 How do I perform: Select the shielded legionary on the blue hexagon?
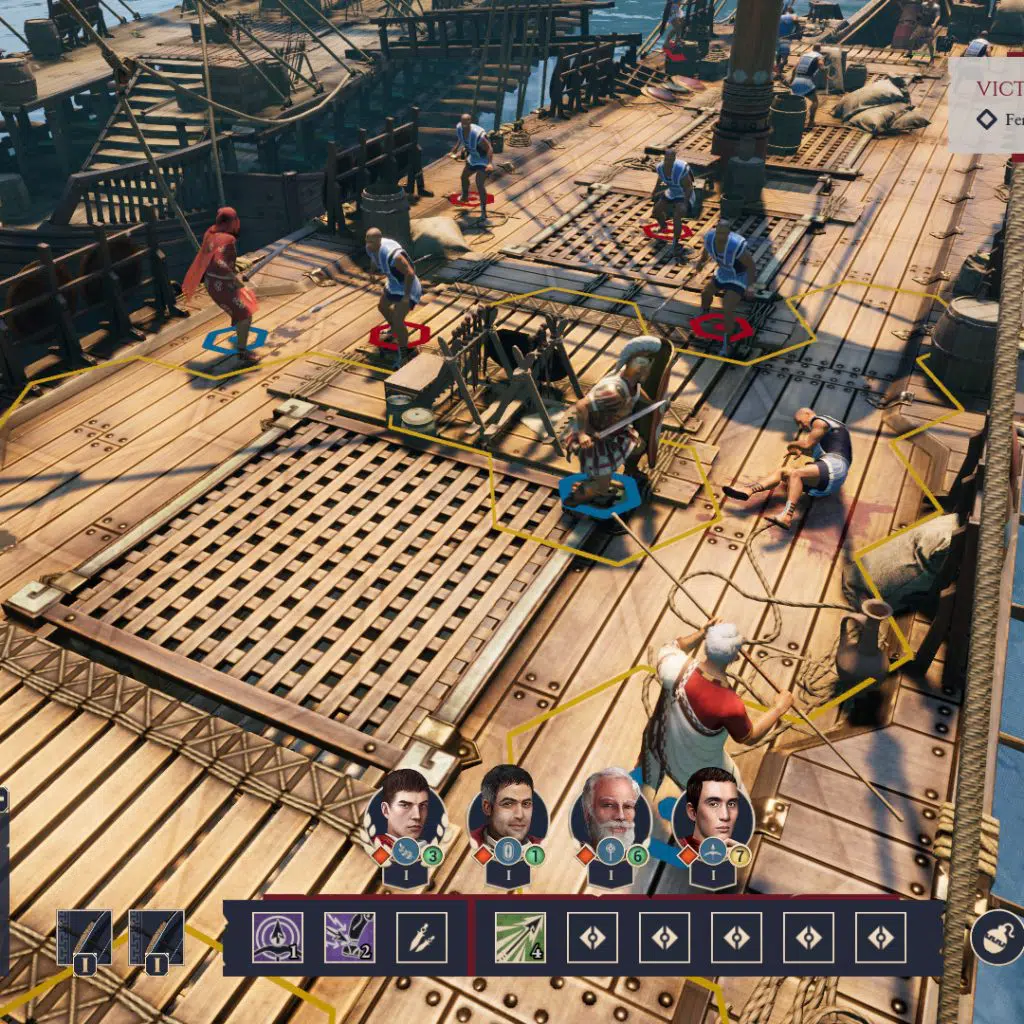(610, 420)
